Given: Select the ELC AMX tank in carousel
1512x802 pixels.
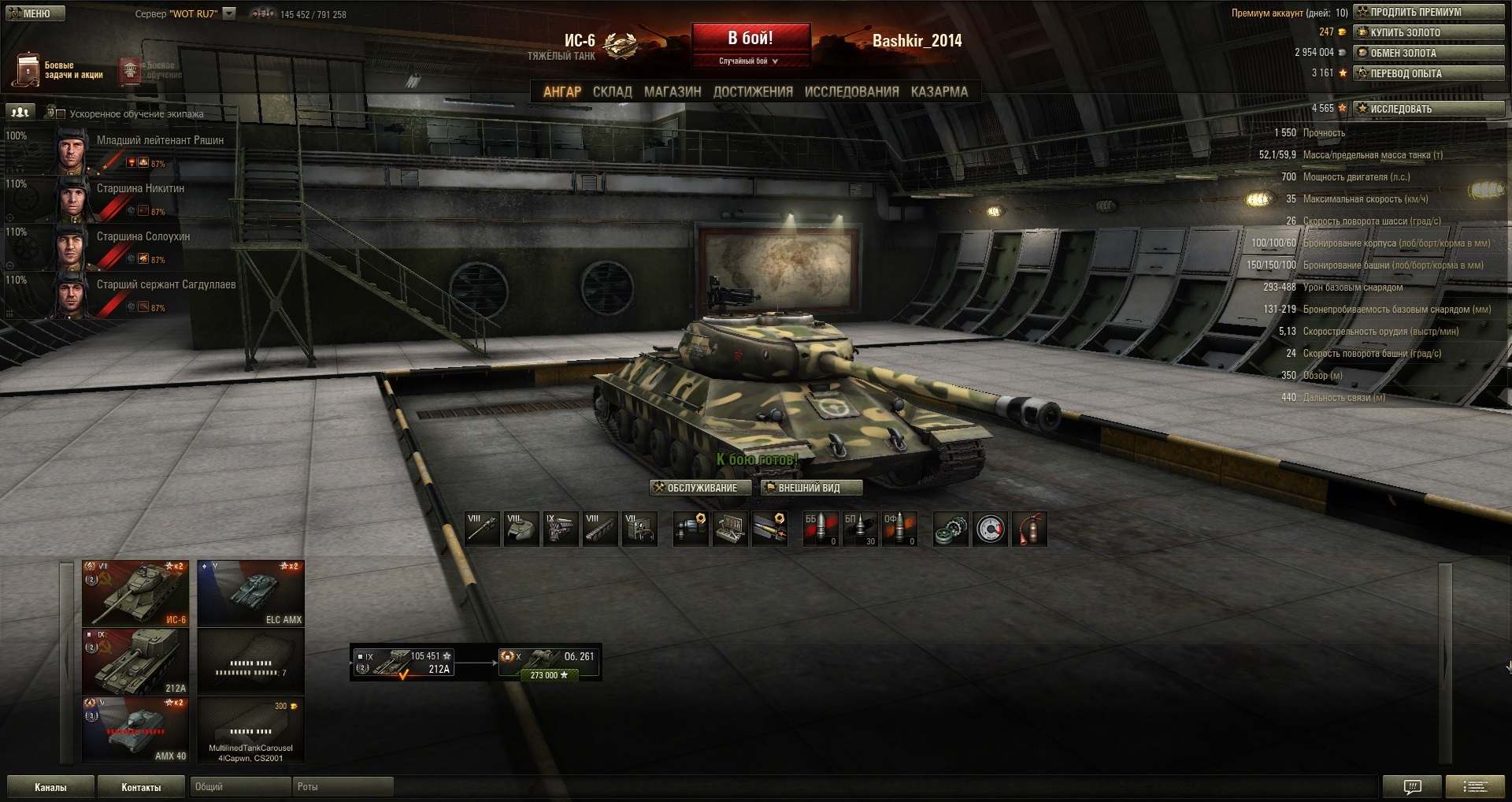Looking at the screenshot, I should tap(250, 592).
